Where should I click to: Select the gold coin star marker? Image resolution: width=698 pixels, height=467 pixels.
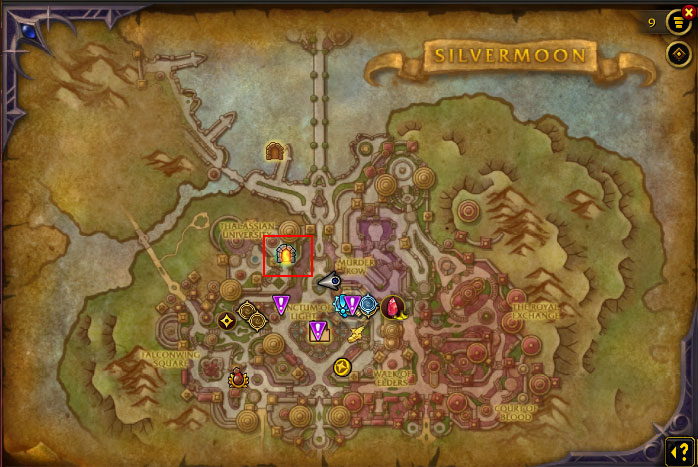tap(342, 367)
